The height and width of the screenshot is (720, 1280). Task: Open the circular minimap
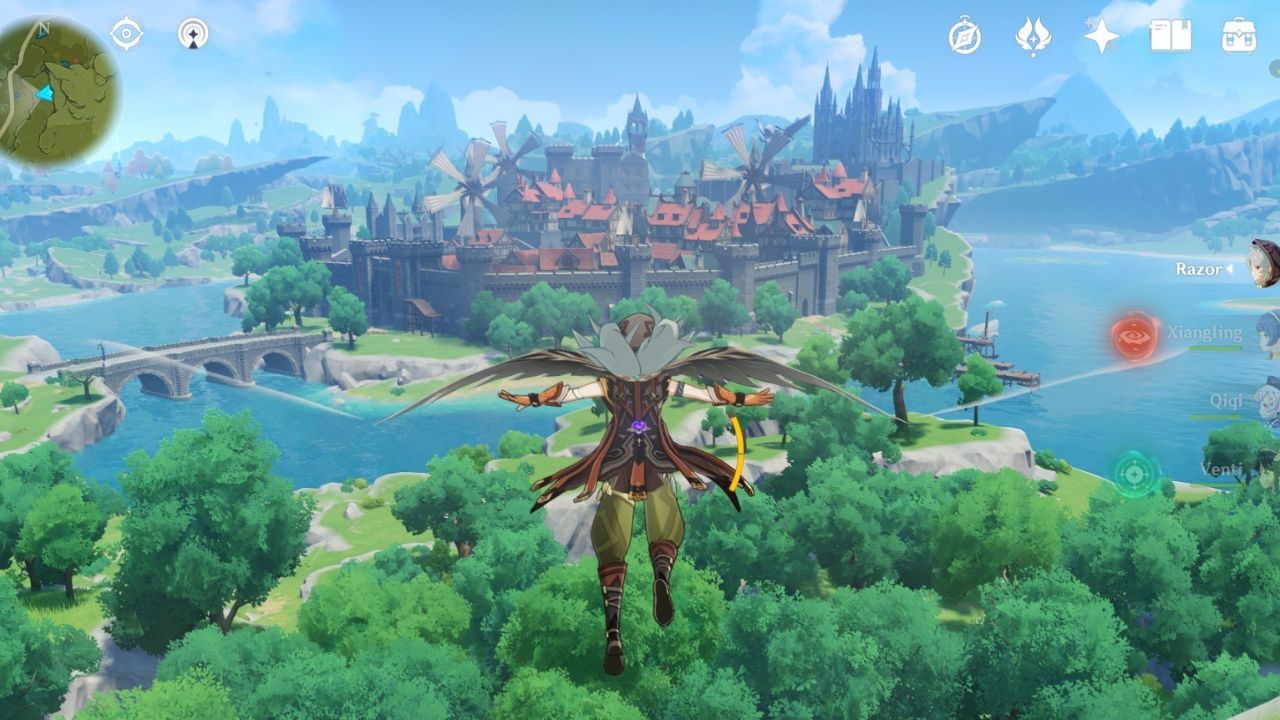[58, 92]
